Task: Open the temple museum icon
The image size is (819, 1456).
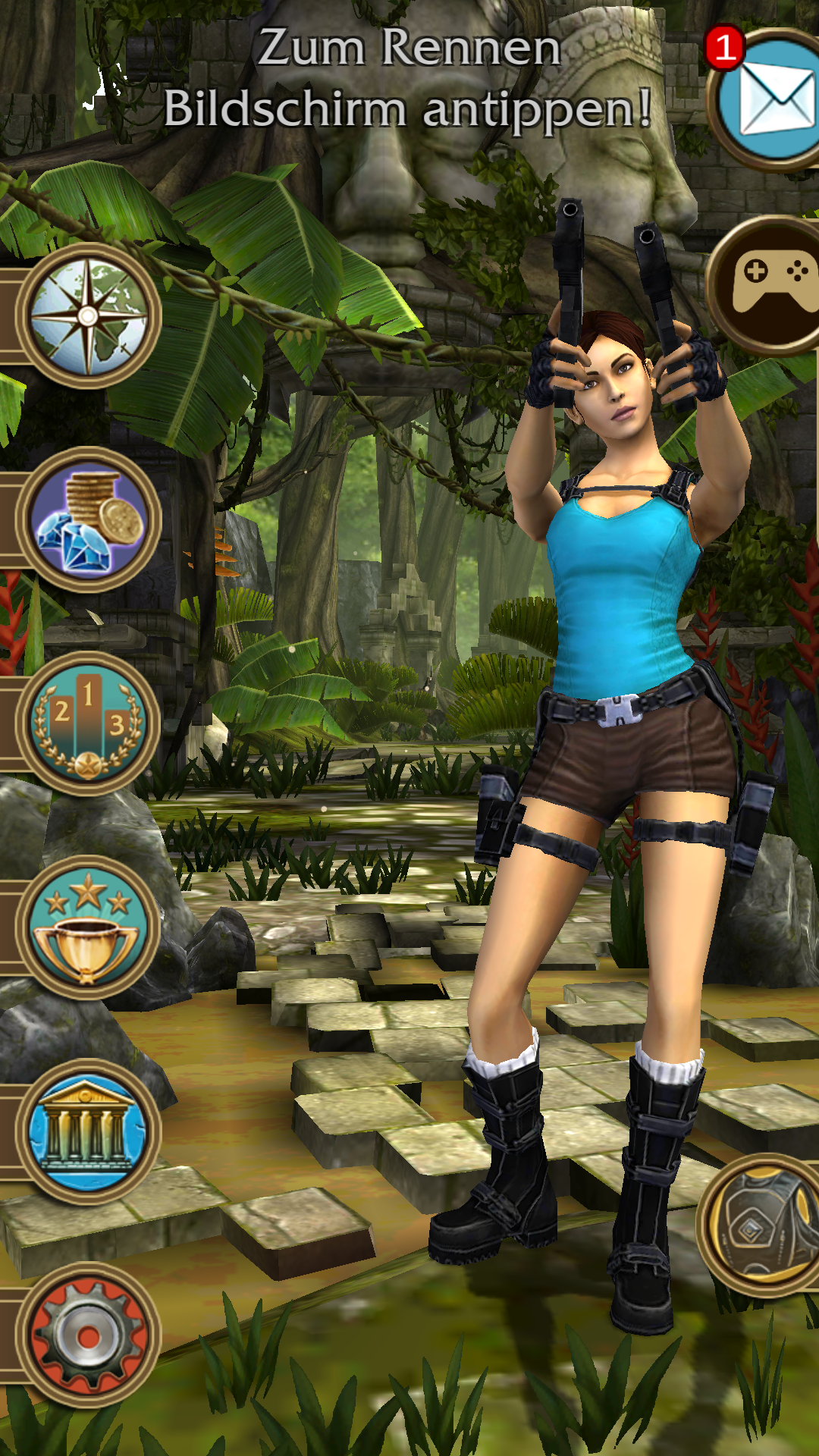Action: [88, 1131]
